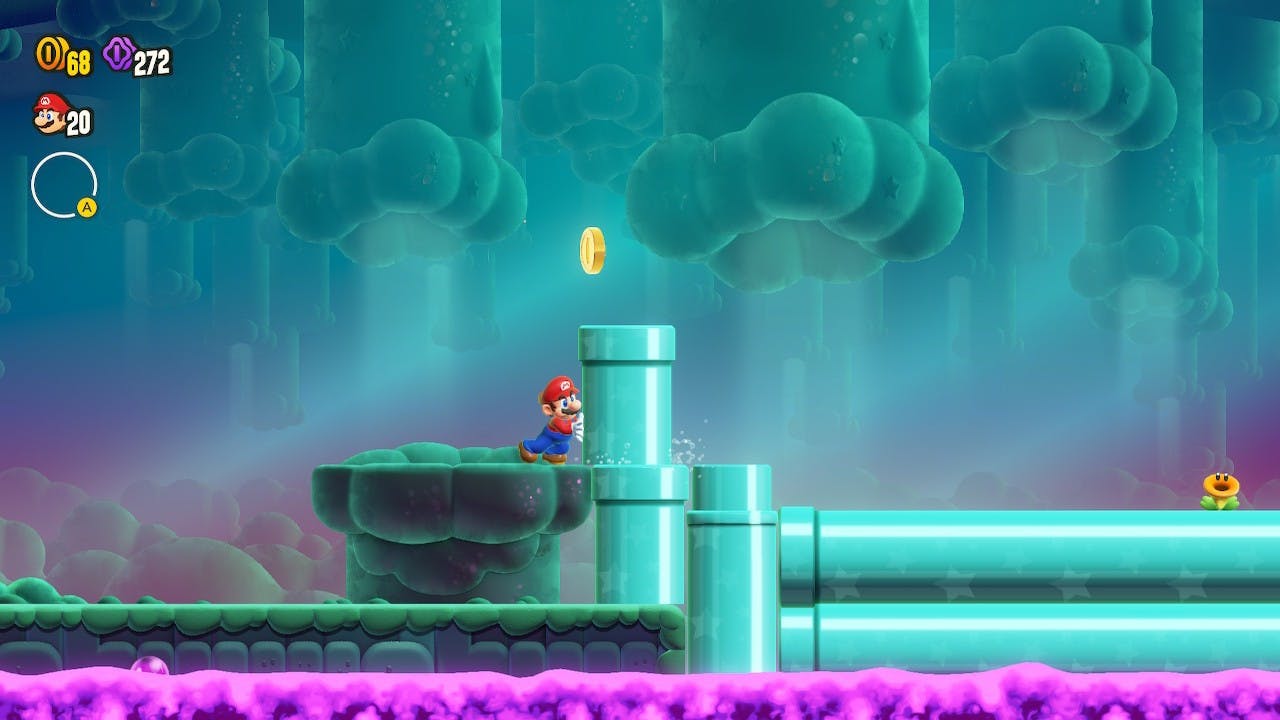Click the gold coin counter icon
Image resolution: width=1280 pixels, height=720 pixels.
[x=49, y=54]
